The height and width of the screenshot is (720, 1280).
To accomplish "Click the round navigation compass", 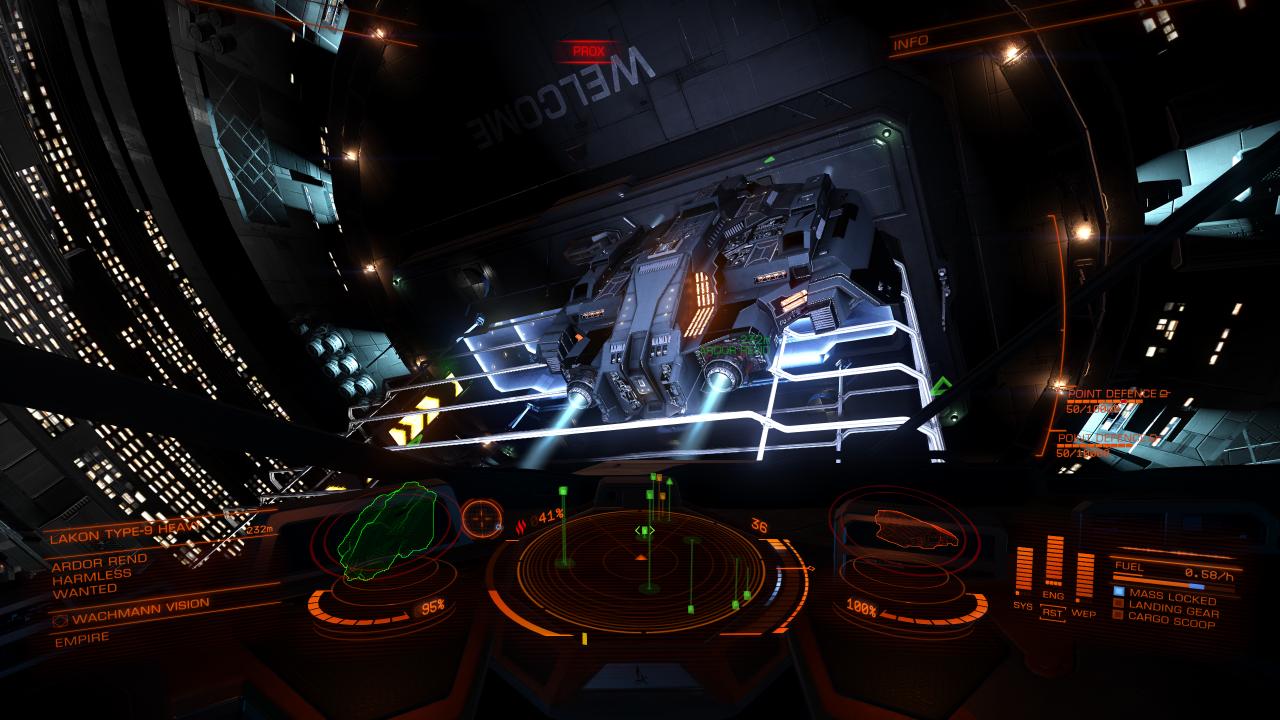I will (x=482, y=519).
